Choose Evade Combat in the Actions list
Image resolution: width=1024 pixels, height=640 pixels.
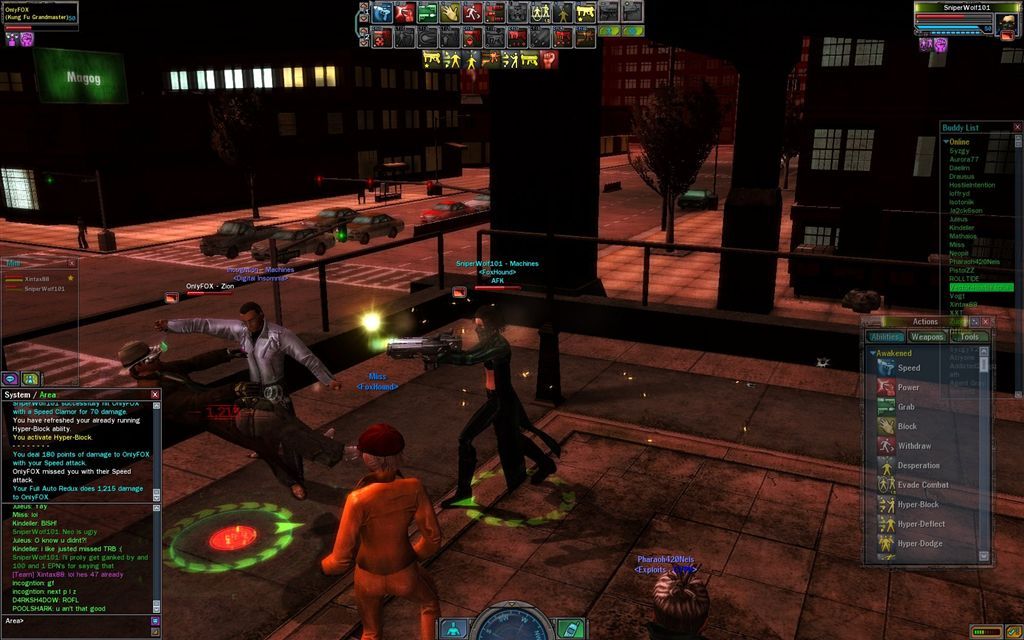[922, 485]
